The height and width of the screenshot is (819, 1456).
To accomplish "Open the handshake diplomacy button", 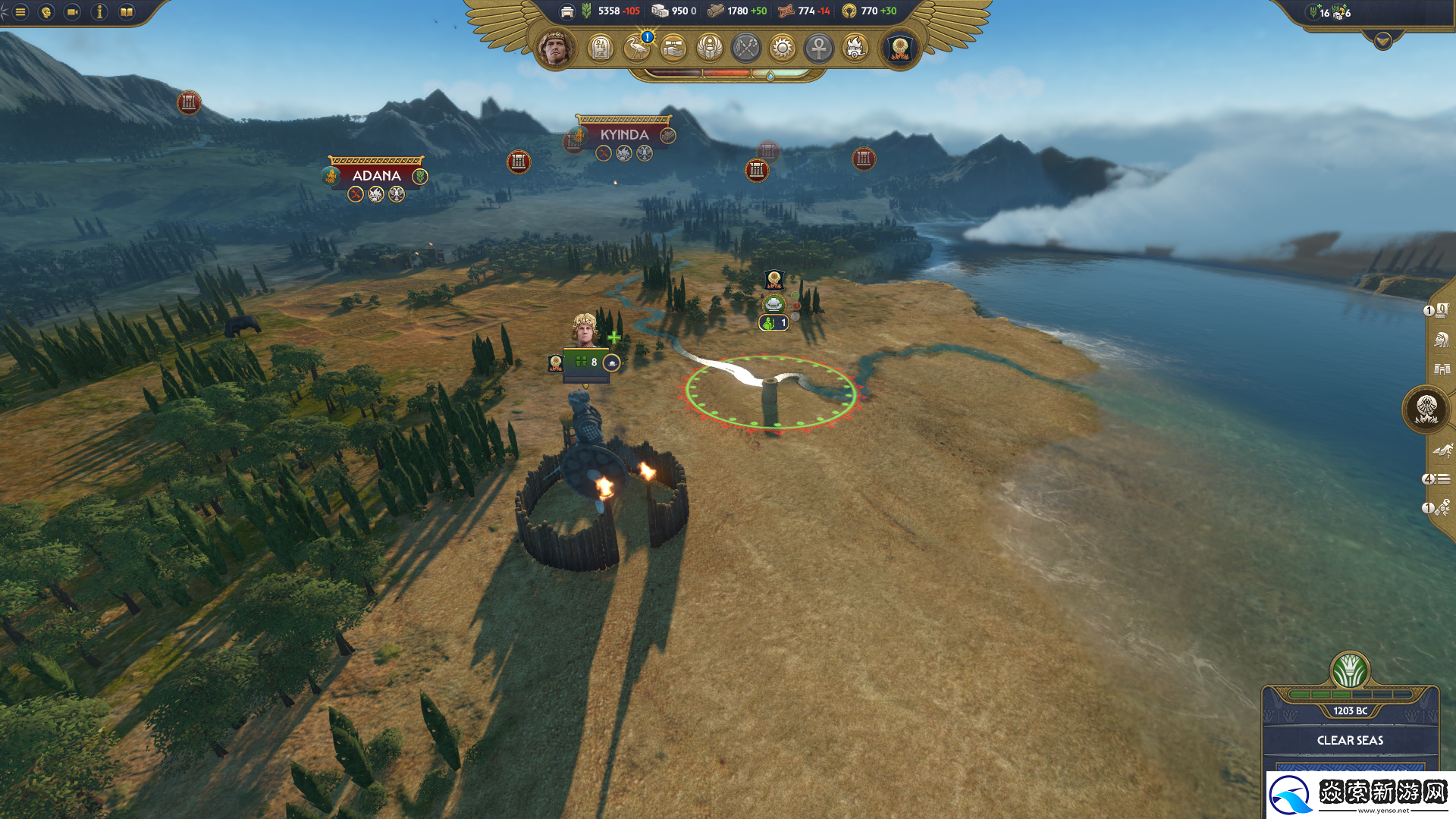I will pyautogui.click(x=673, y=49).
